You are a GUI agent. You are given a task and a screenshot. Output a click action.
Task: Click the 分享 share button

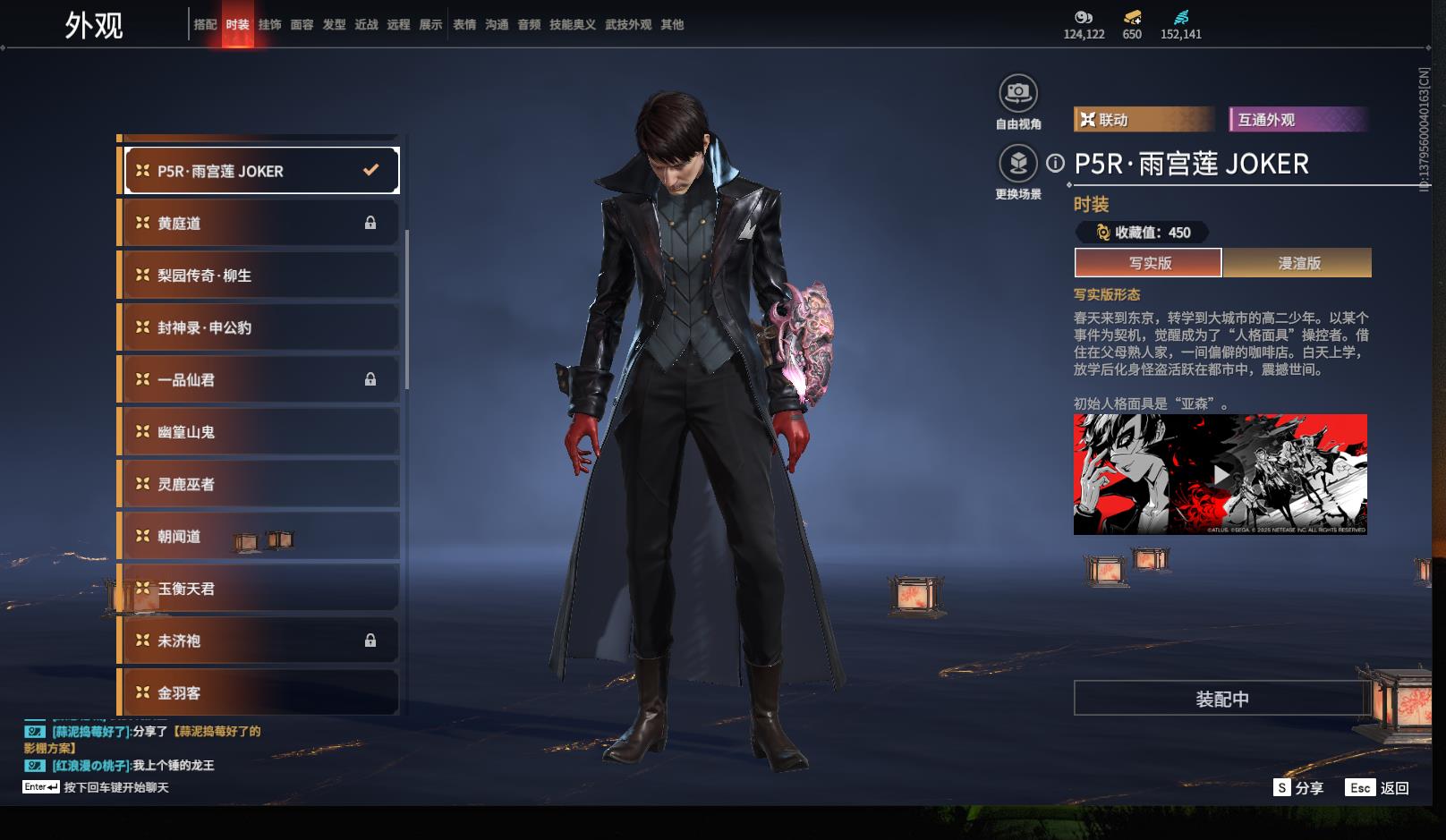click(x=1298, y=788)
